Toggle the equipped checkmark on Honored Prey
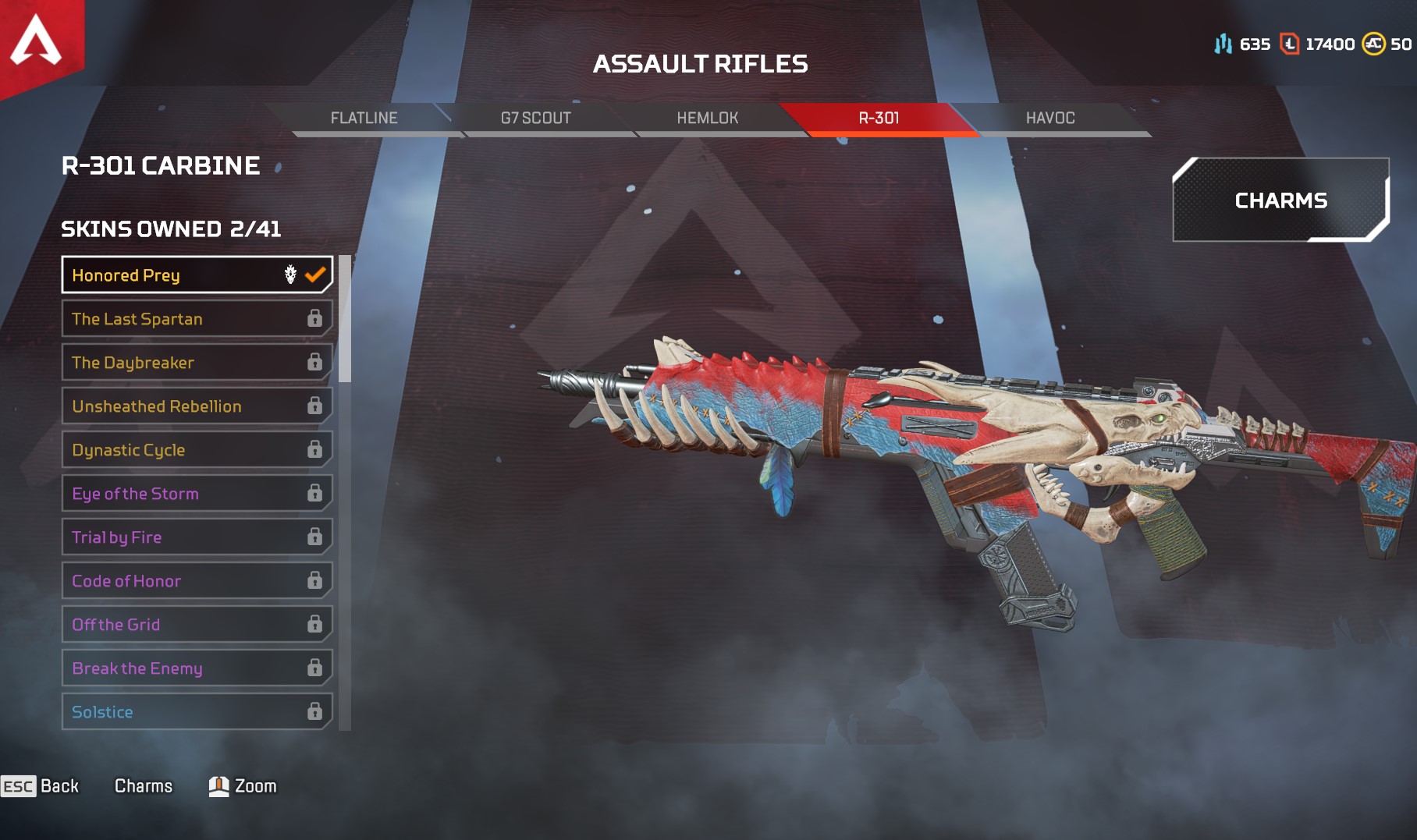1417x840 pixels. [316, 274]
